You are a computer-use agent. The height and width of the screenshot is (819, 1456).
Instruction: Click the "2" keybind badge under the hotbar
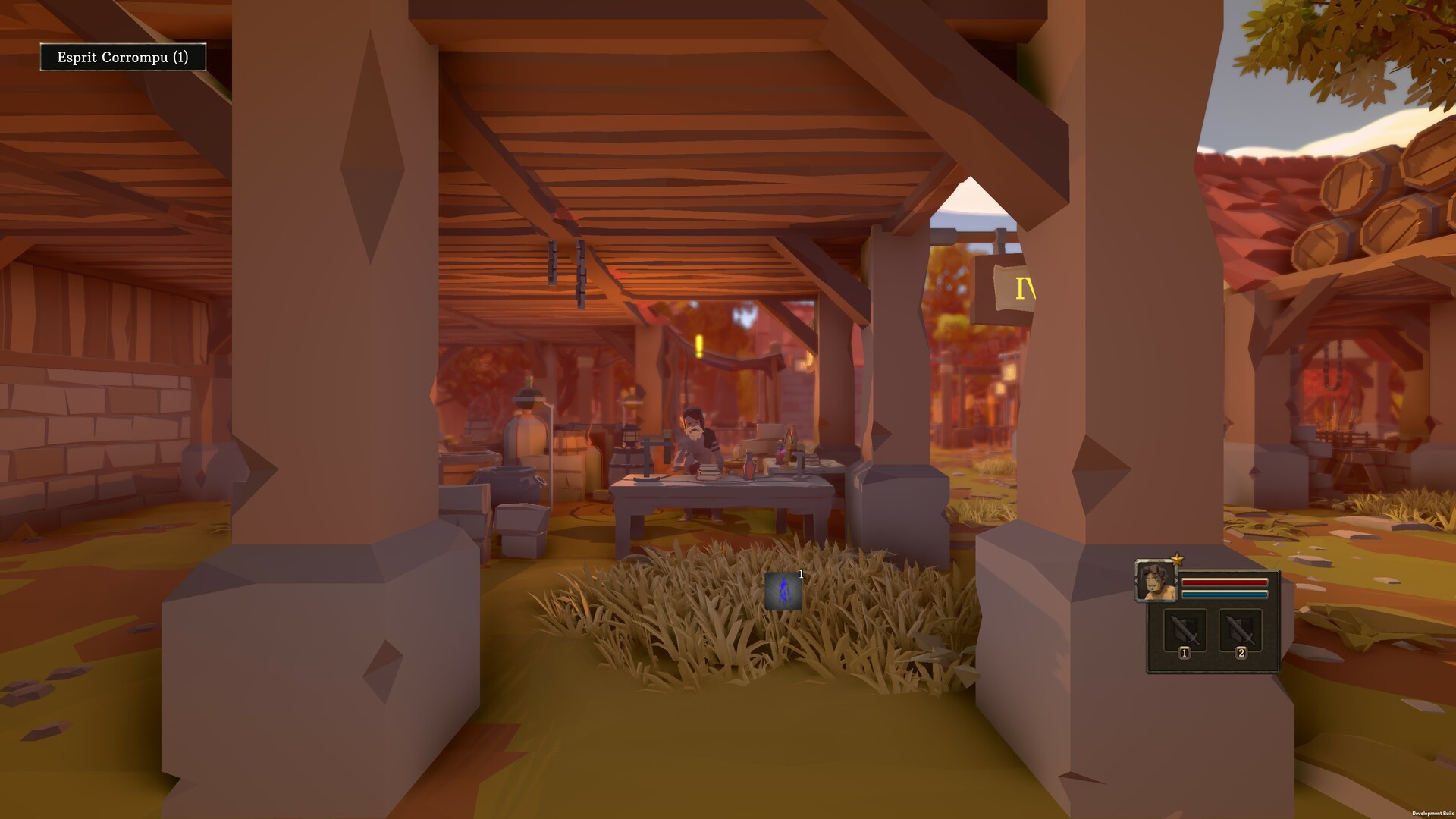(x=1241, y=654)
